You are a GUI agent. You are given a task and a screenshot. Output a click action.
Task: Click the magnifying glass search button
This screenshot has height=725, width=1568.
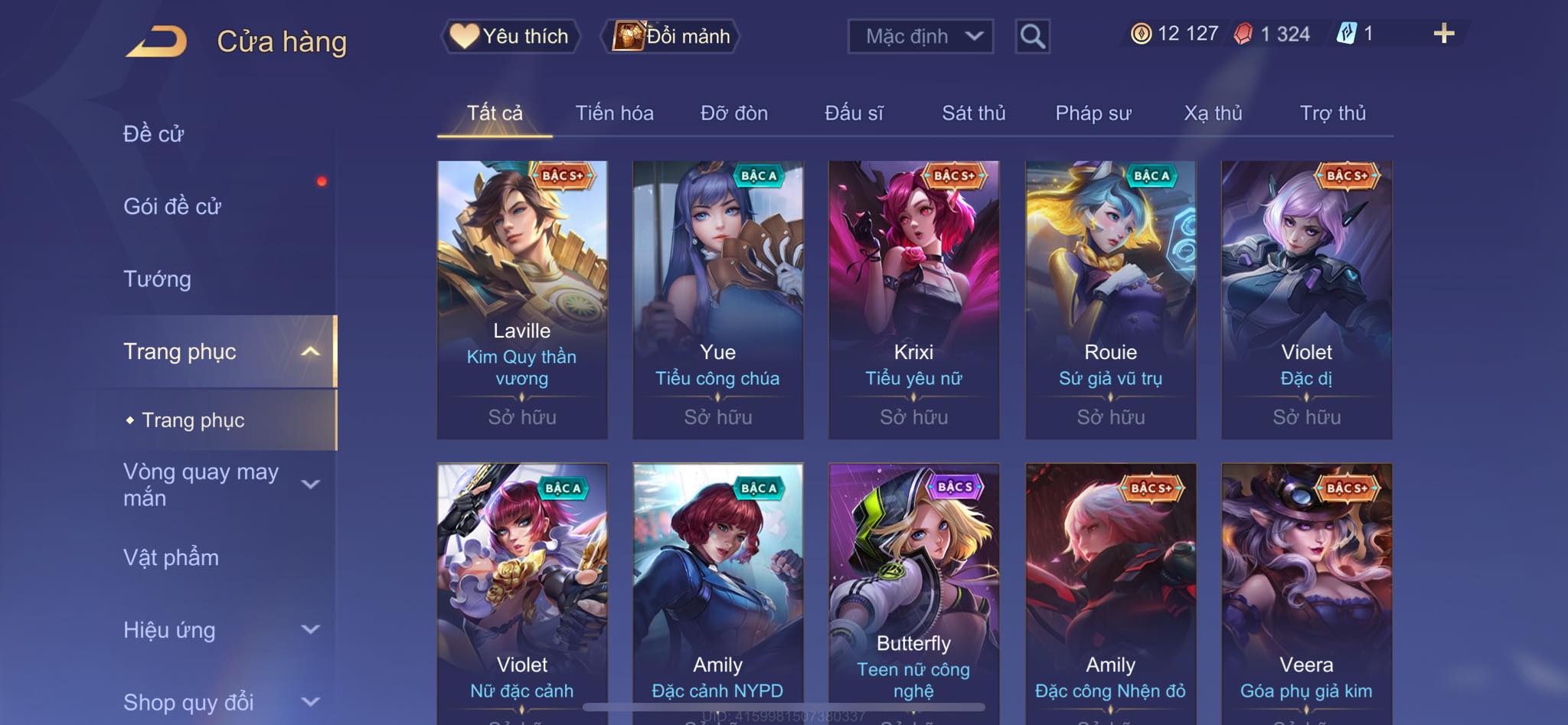[1032, 36]
